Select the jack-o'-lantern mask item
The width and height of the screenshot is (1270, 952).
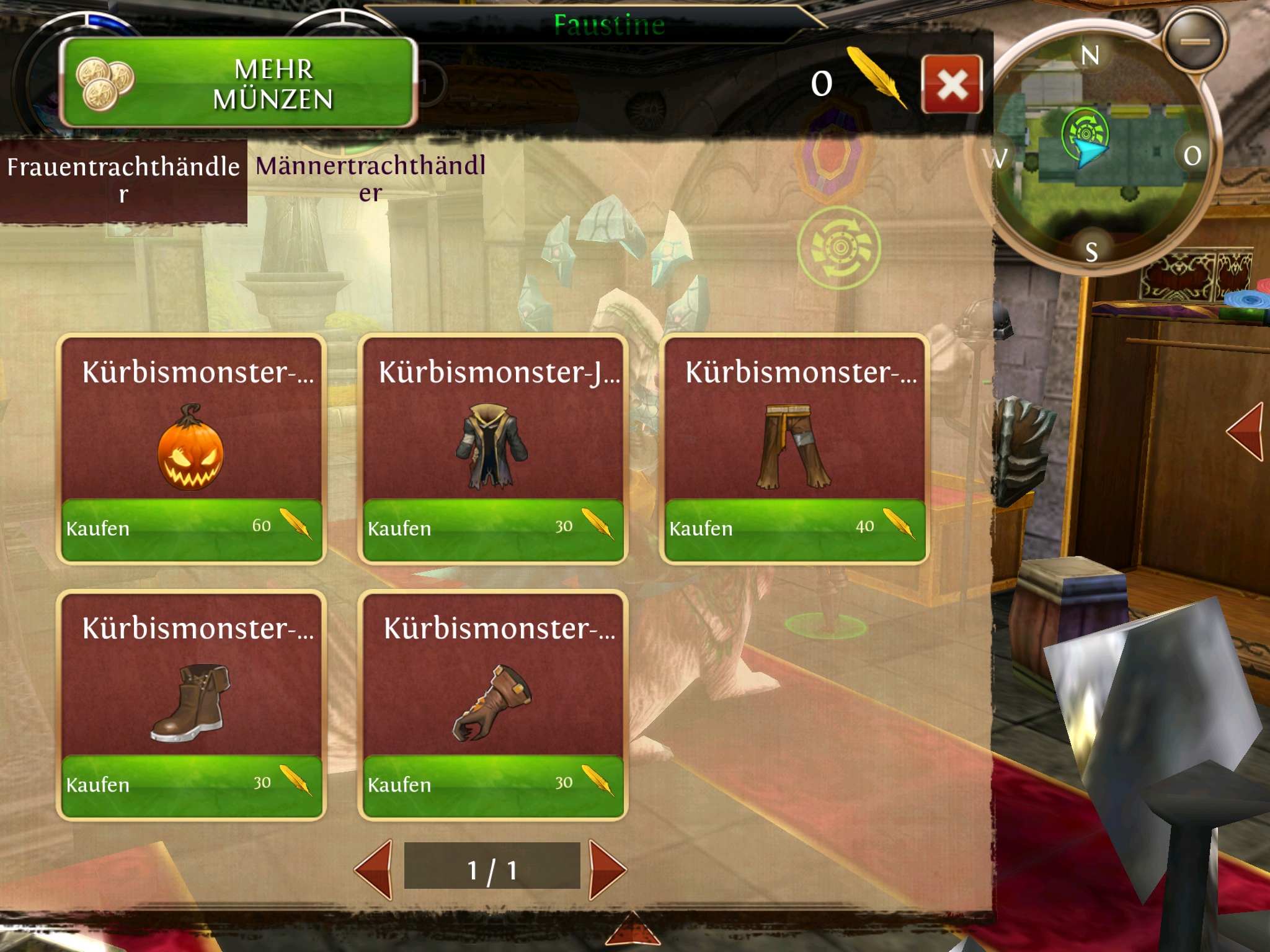191,447
